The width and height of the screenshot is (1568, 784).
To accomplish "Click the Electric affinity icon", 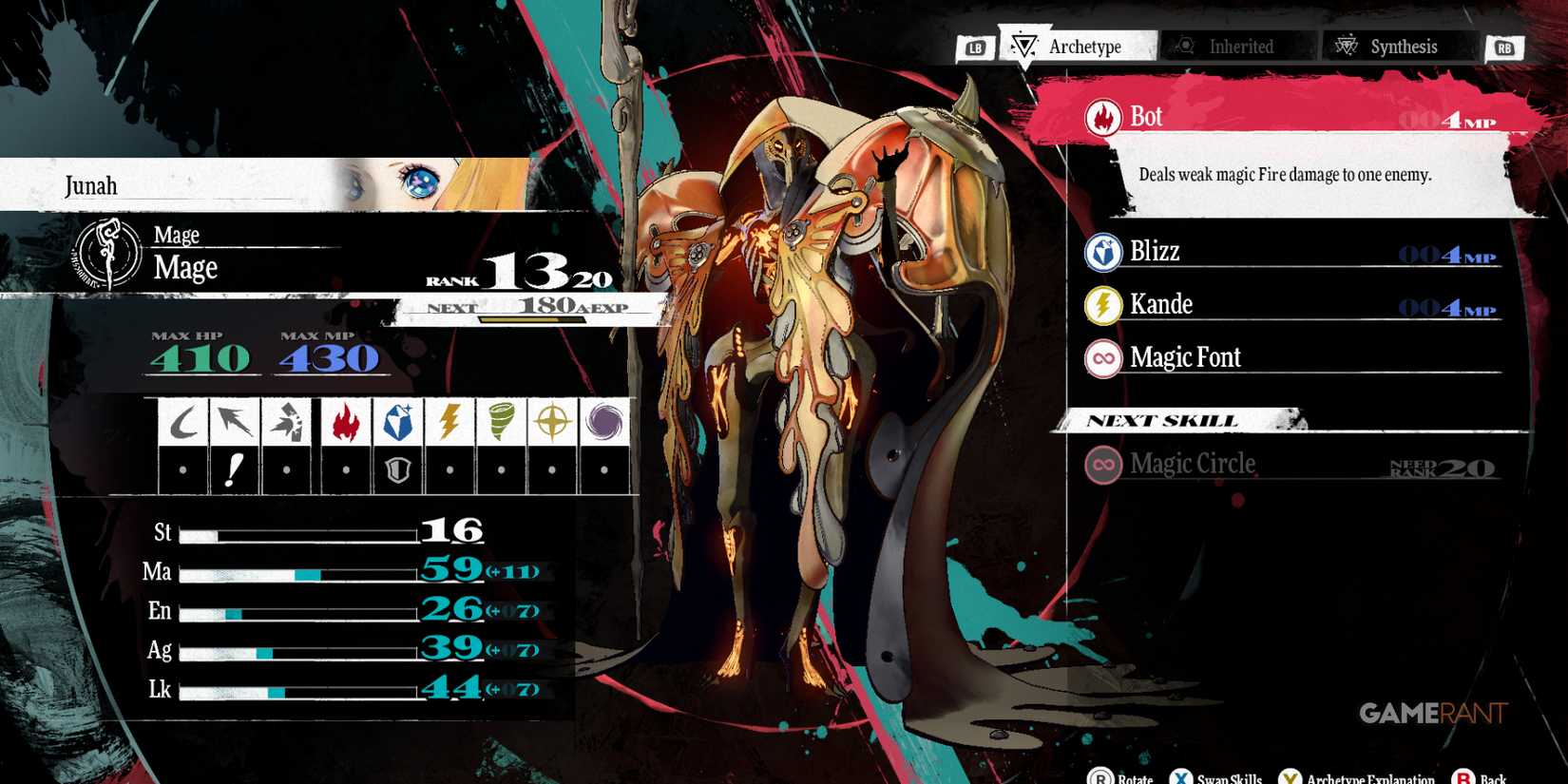I will (x=449, y=421).
